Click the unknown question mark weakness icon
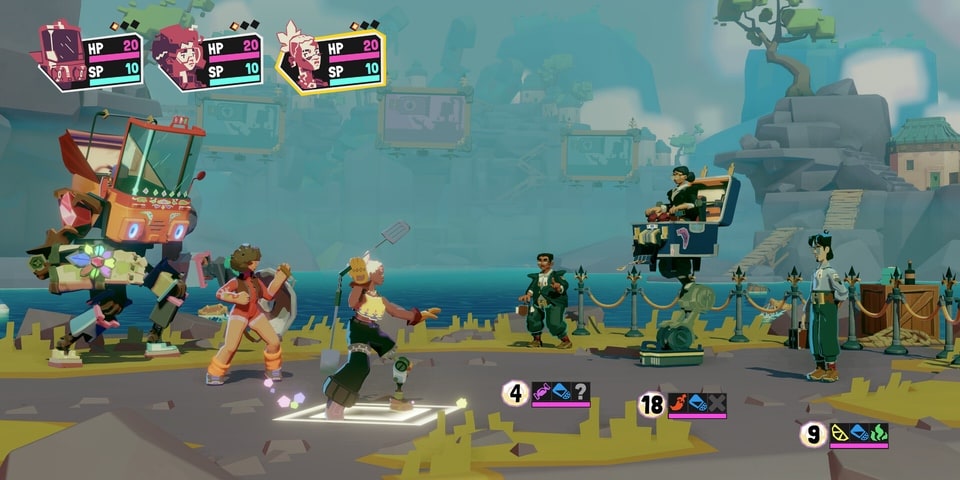The image size is (960, 480). [581, 392]
